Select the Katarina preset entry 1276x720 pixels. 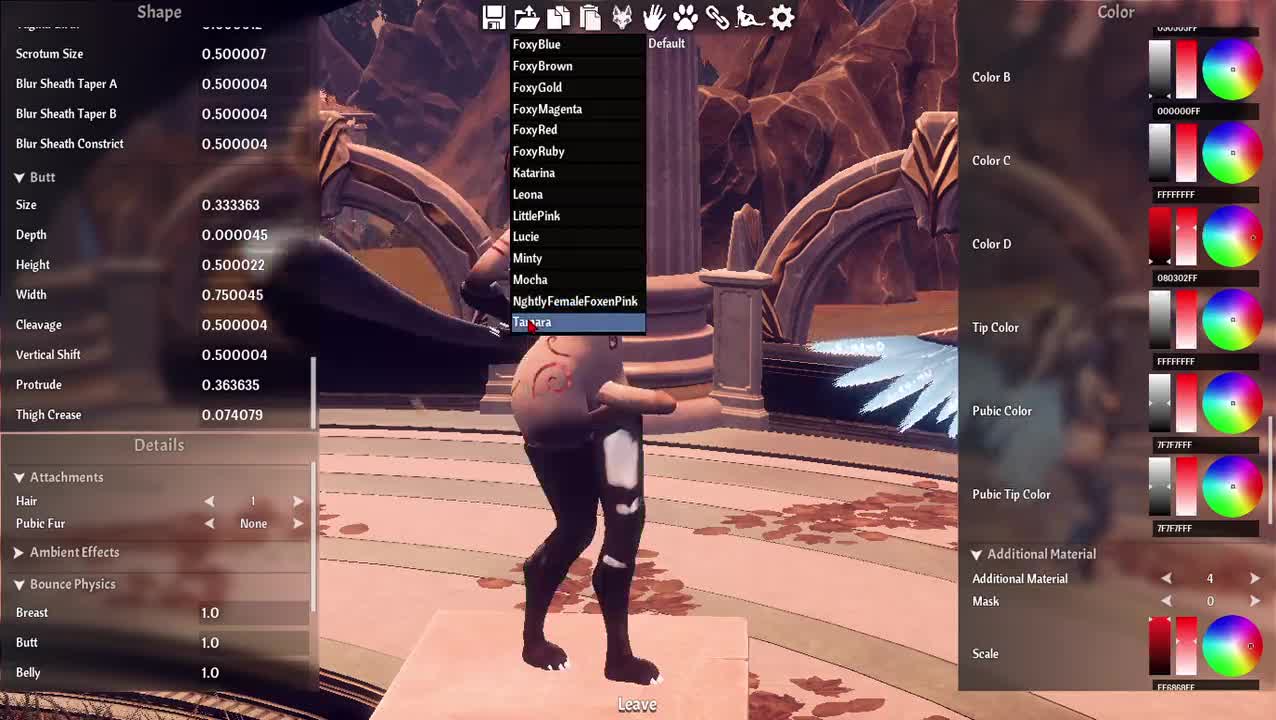click(534, 173)
